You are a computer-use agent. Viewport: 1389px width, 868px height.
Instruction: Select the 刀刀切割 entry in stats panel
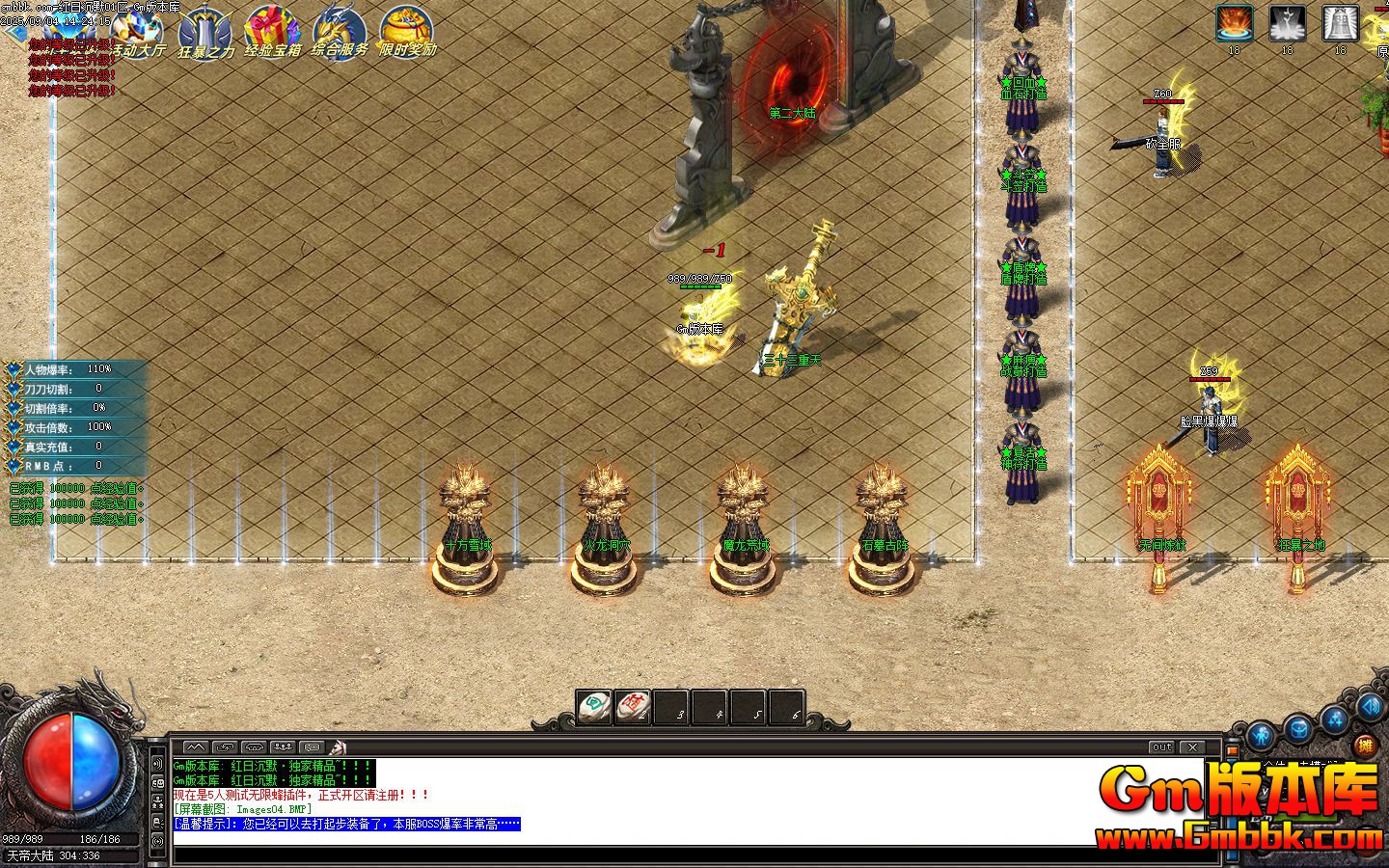(x=58, y=388)
